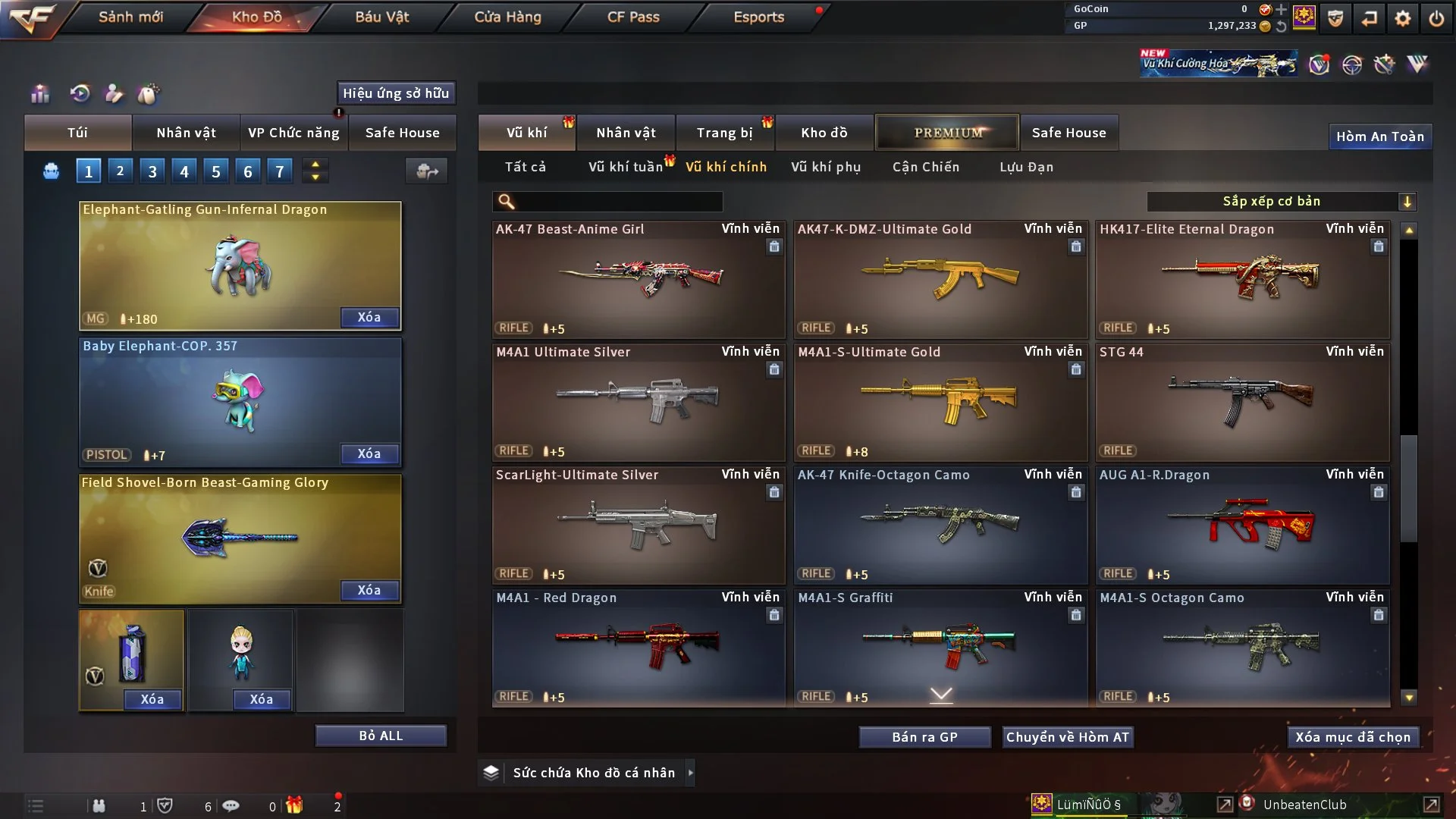Click the Bỏ ALL button
Image resolution: width=1456 pixels, height=819 pixels.
tap(381, 736)
